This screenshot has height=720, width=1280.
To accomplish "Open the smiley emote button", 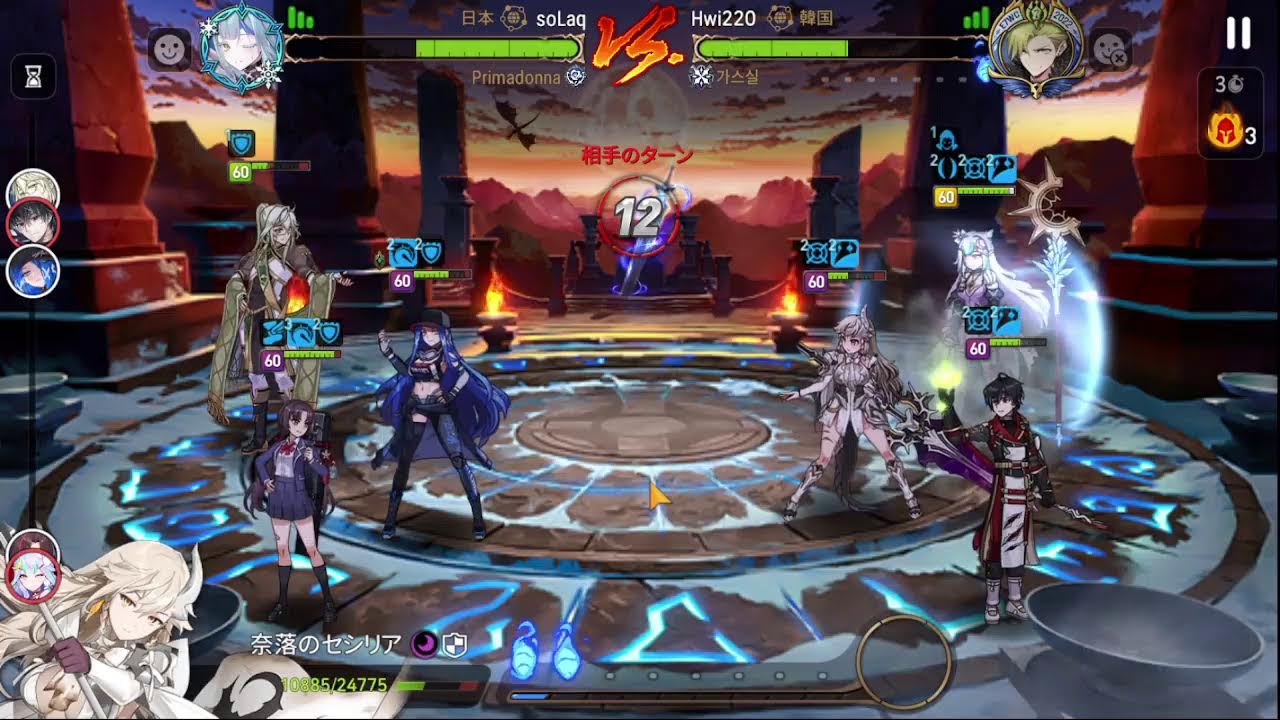I will tap(169, 49).
